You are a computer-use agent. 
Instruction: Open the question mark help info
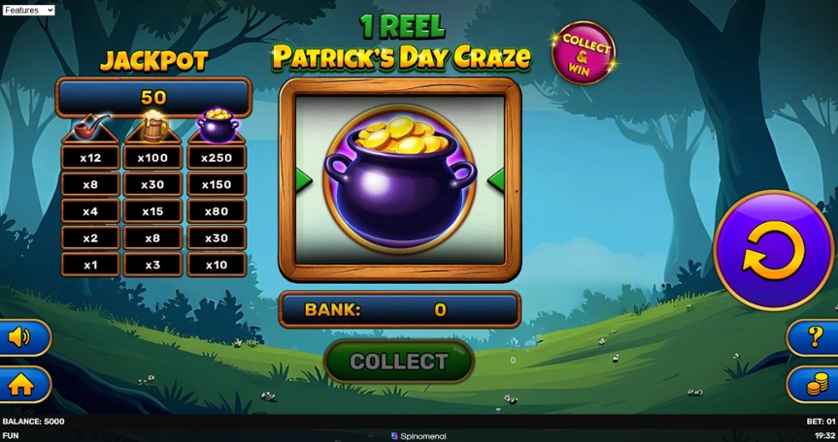coord(817,338)
